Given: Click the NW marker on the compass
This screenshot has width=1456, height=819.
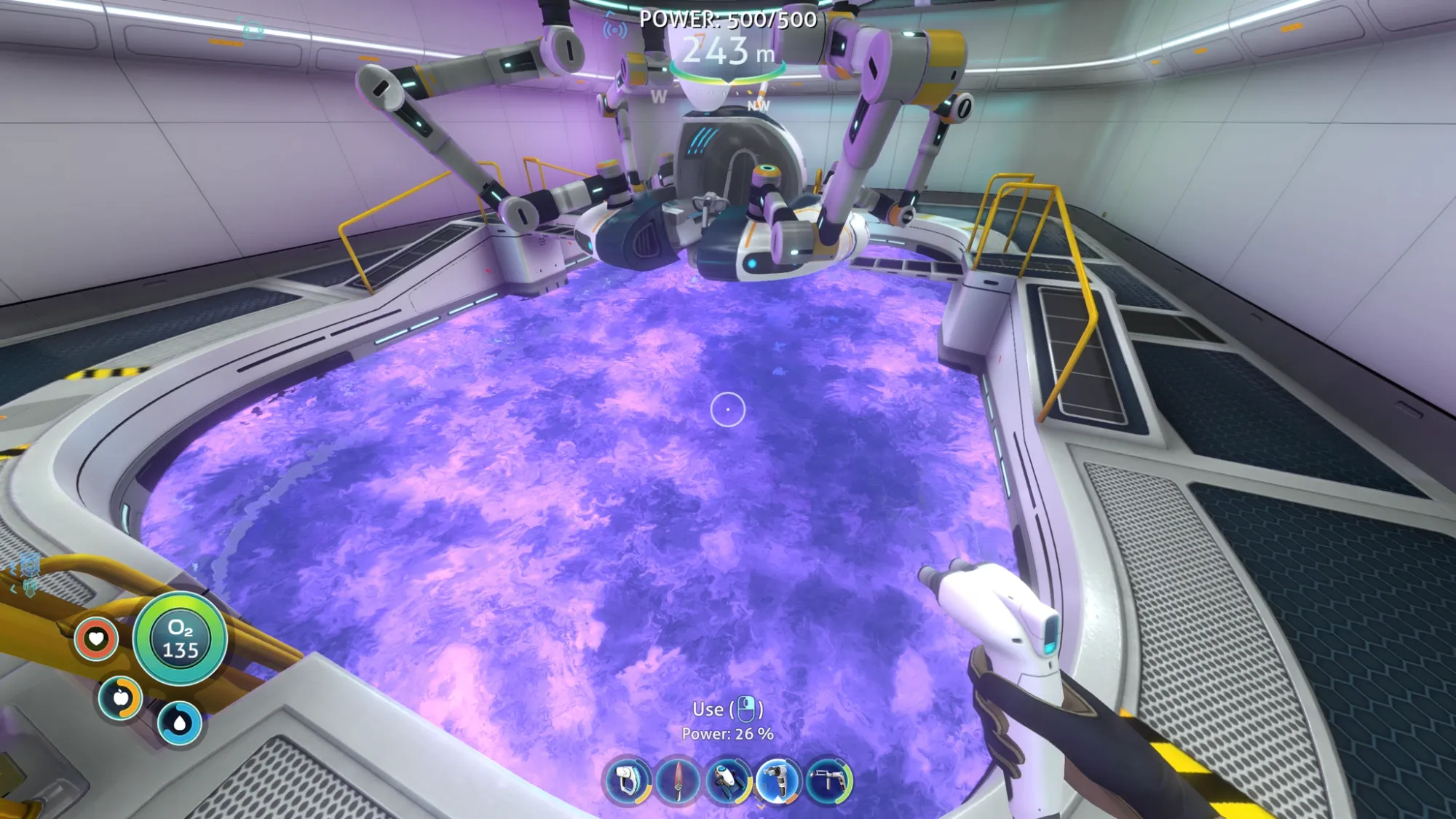Looking at the screenshot, I should pos(758,106).
